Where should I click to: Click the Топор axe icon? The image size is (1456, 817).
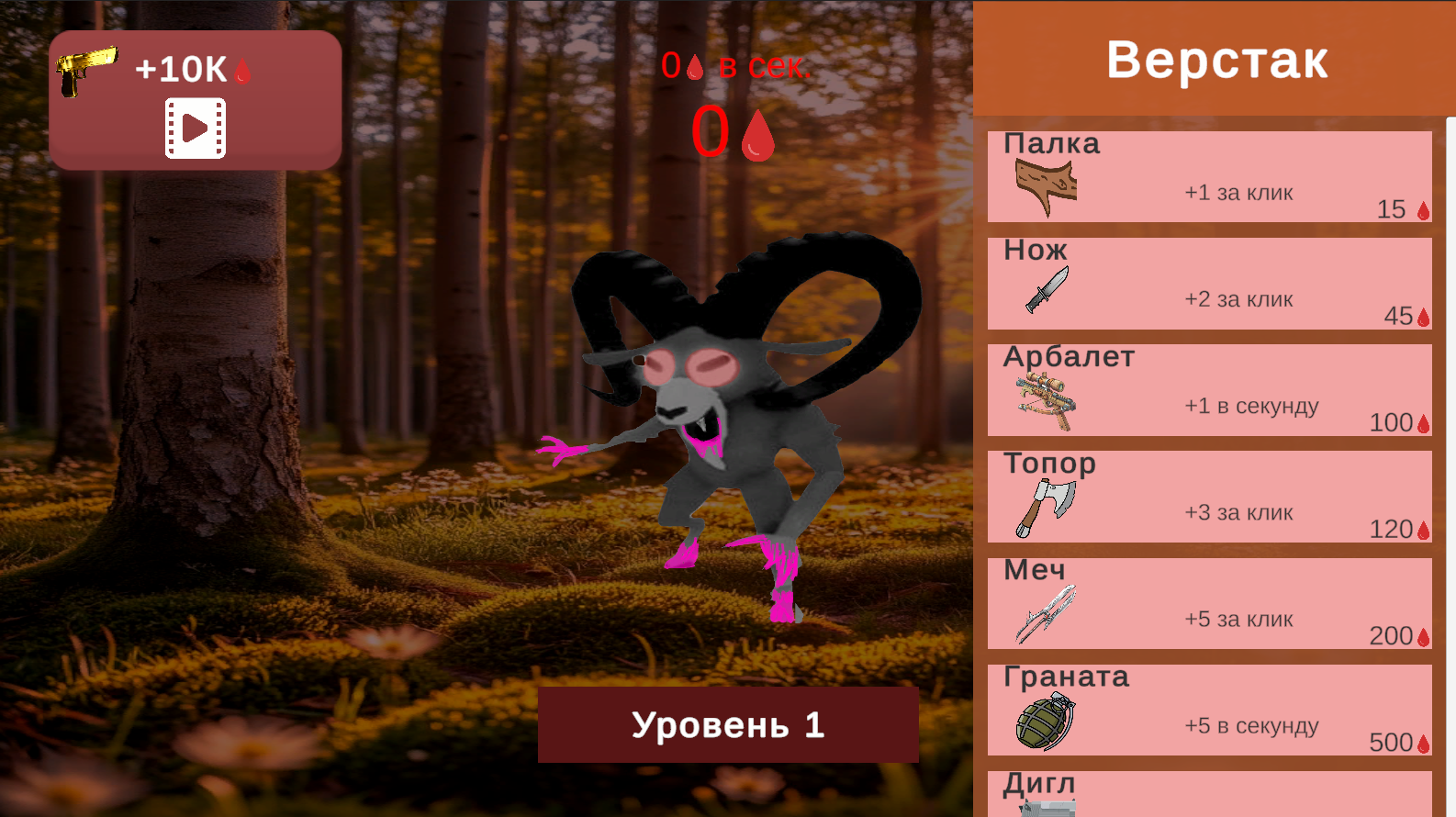1044,508
